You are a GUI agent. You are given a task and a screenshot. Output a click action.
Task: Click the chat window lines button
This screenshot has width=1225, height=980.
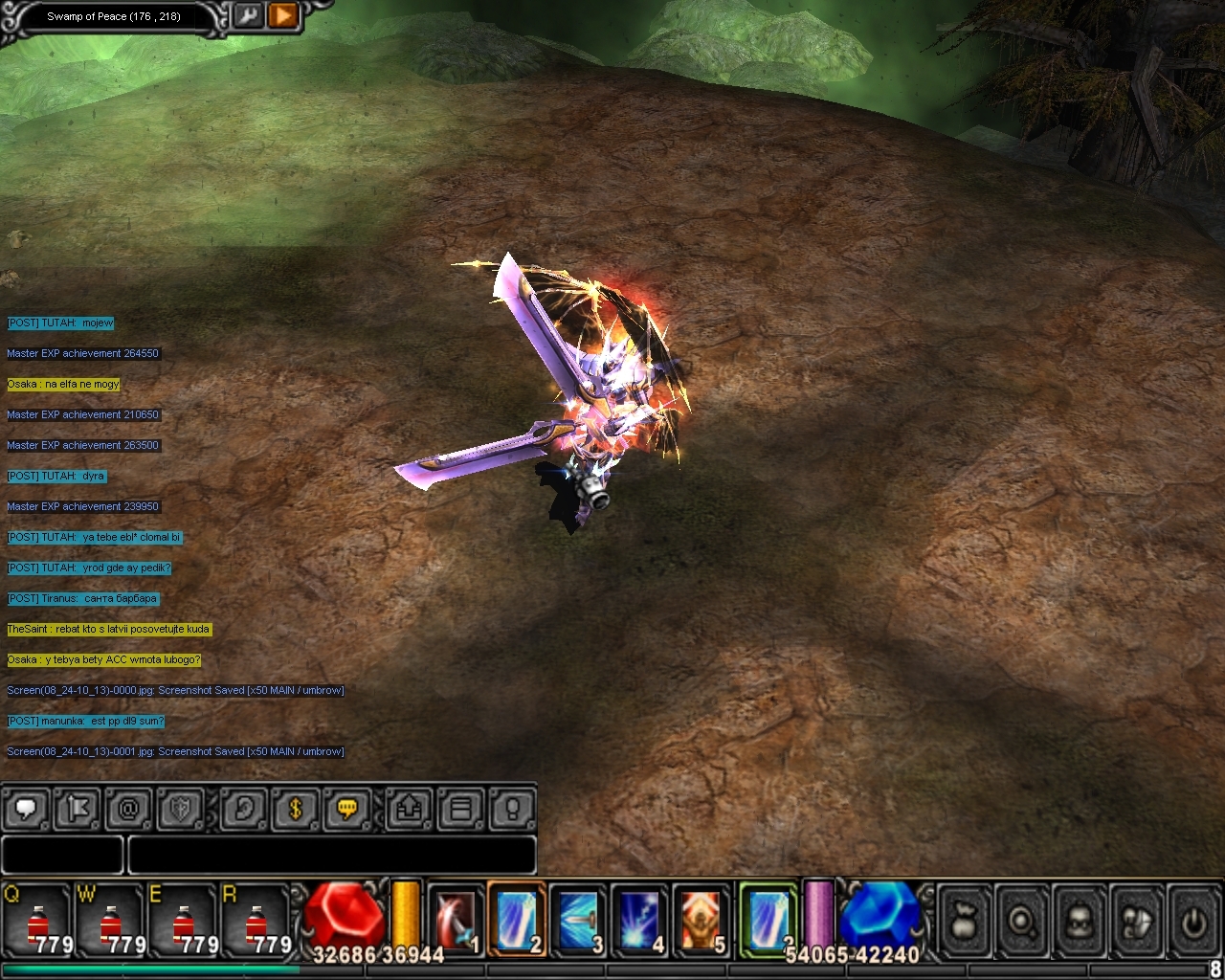[461, 810]
